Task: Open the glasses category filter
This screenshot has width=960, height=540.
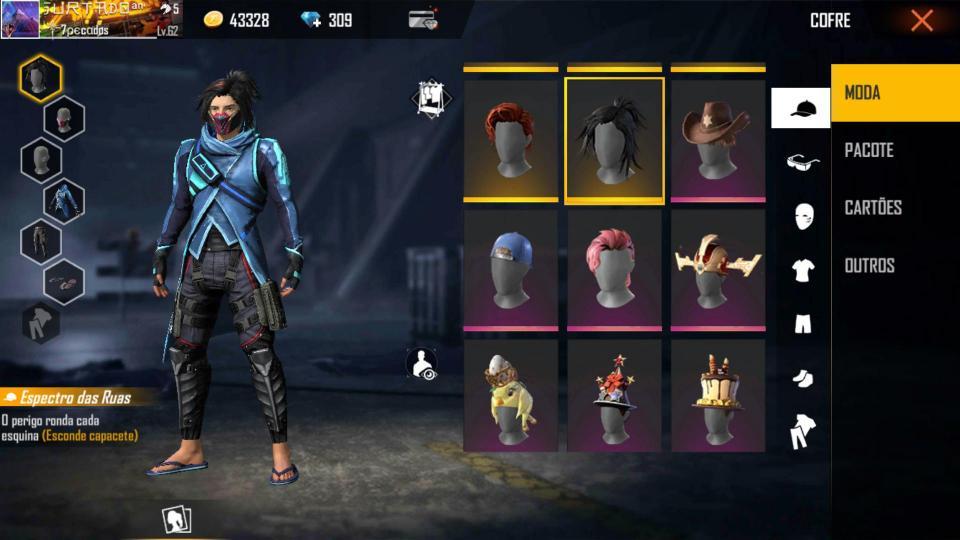Action: [x=802, y=162]
